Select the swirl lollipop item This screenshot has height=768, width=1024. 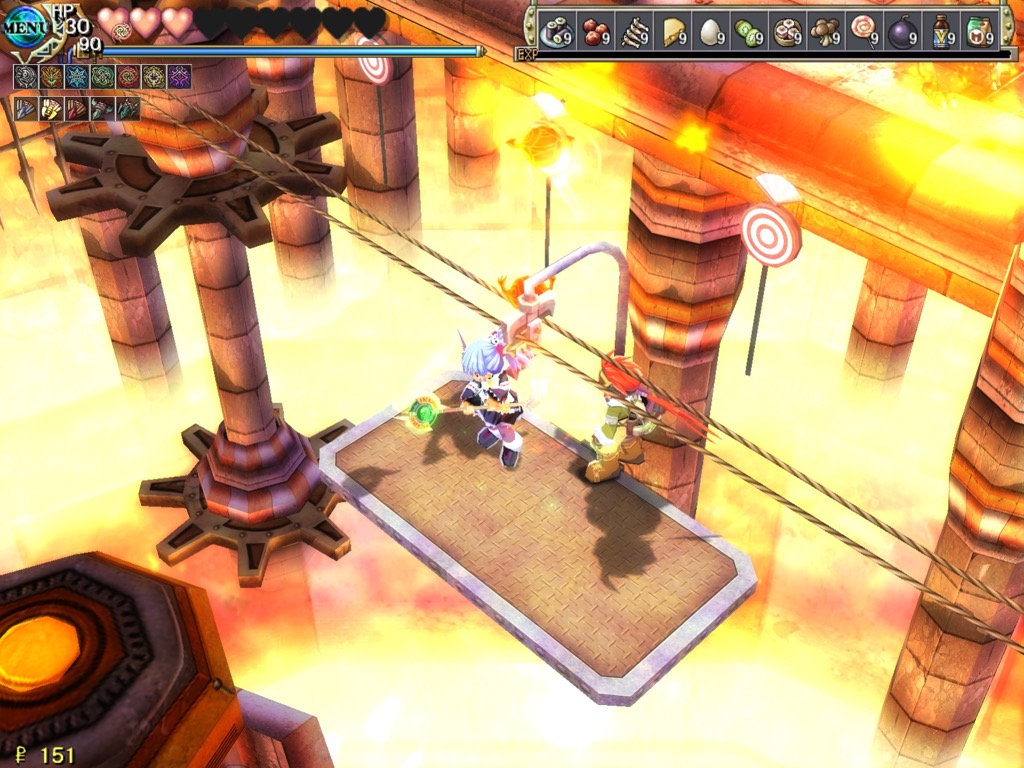(864, 30)
